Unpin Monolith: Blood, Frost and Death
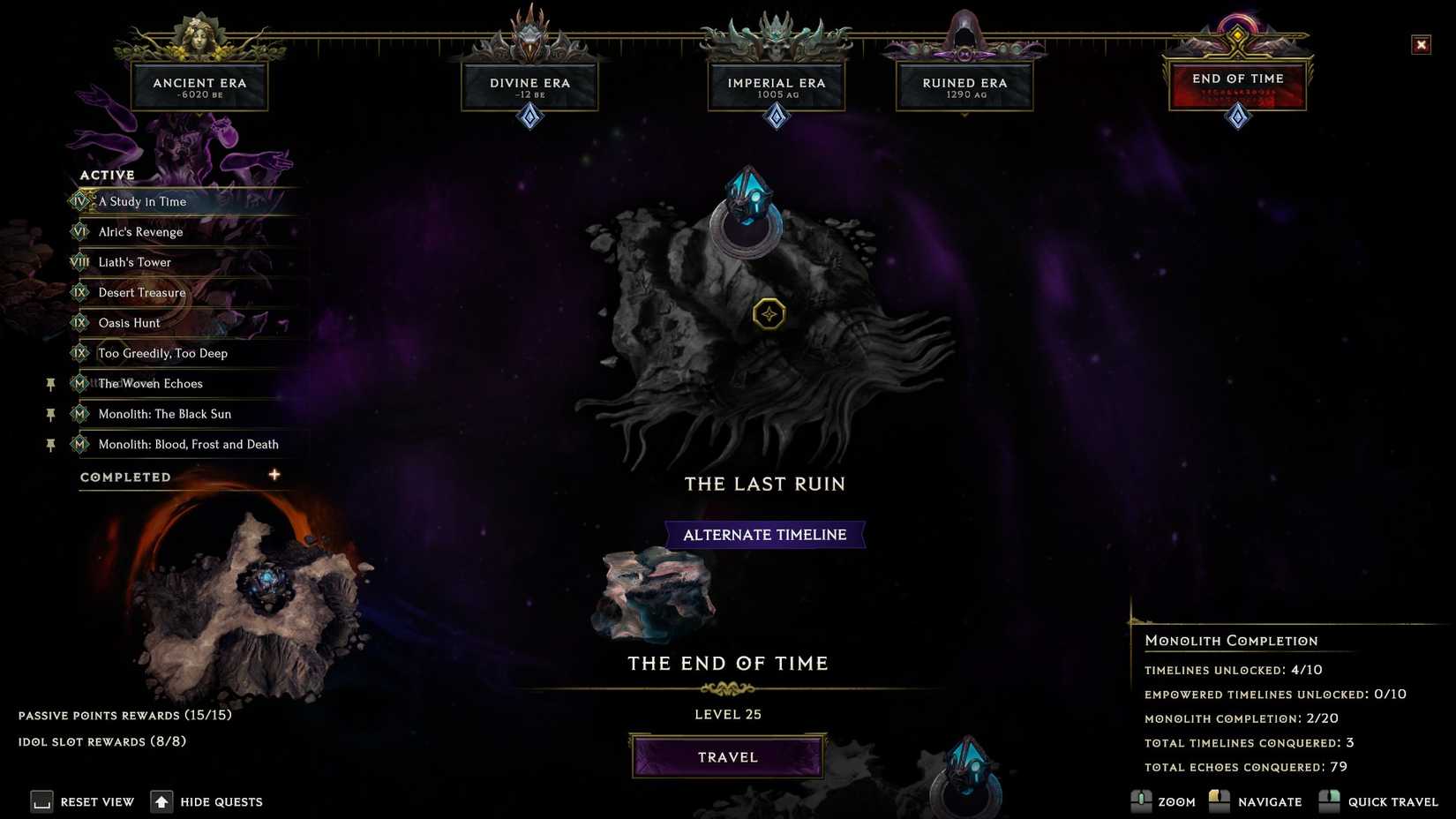 pyautogui.click(x=50, y=445)
